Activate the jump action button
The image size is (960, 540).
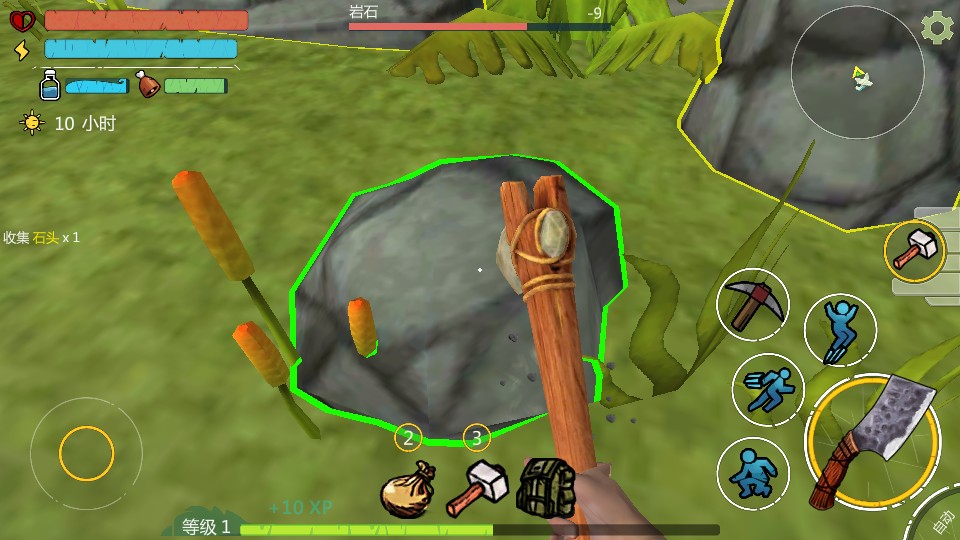tap(840, 329)
